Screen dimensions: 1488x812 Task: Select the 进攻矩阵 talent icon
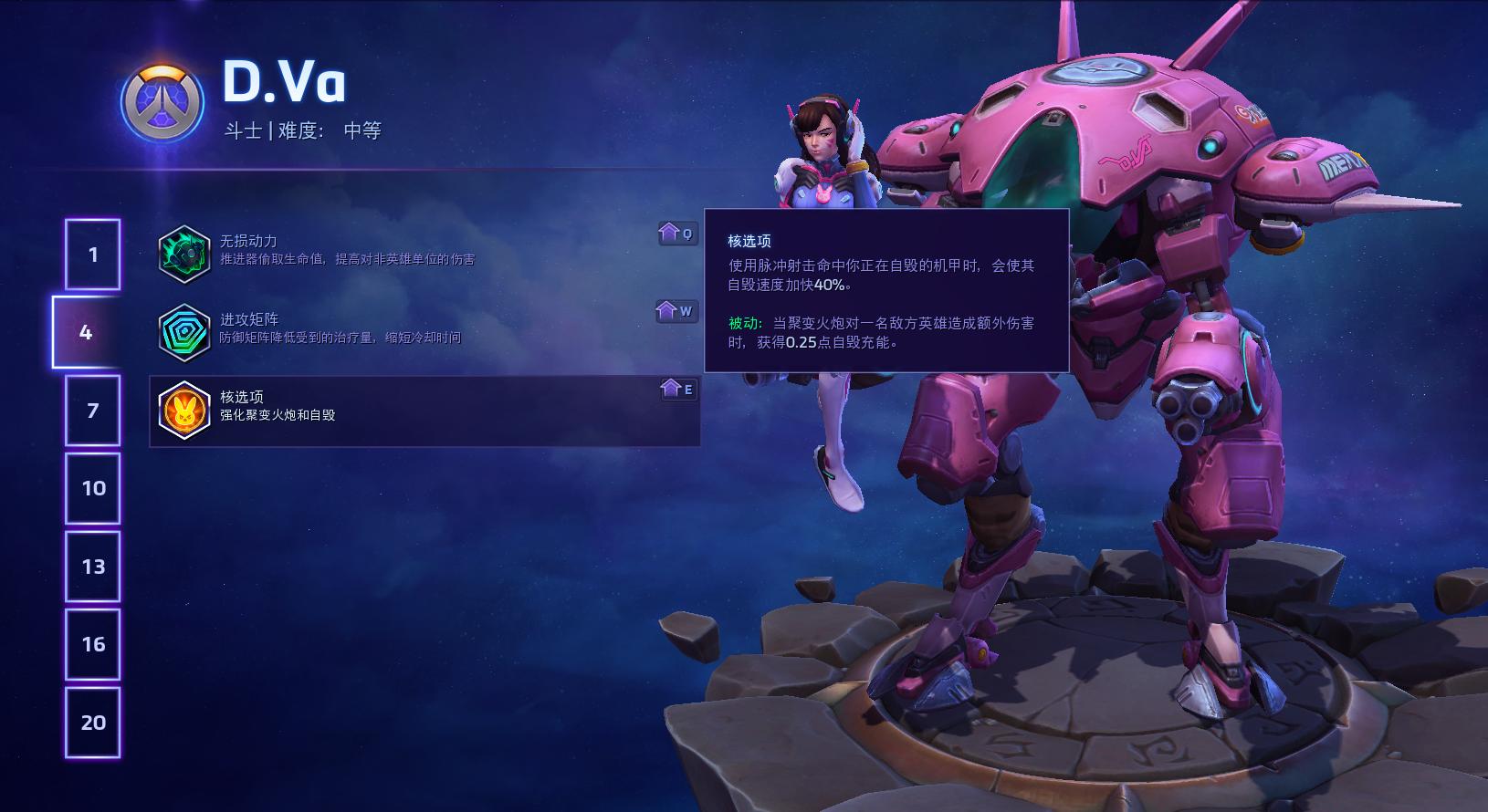(185, 331)
